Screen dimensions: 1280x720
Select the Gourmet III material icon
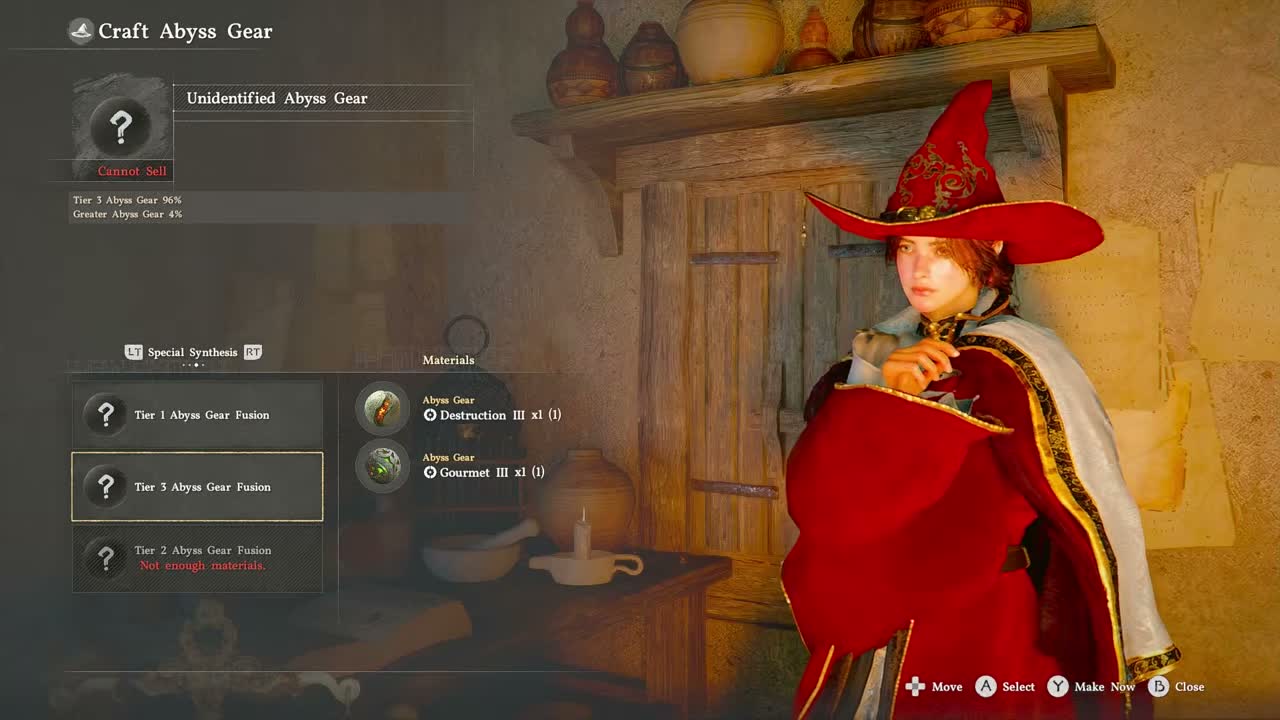click(x=382, y=466)
